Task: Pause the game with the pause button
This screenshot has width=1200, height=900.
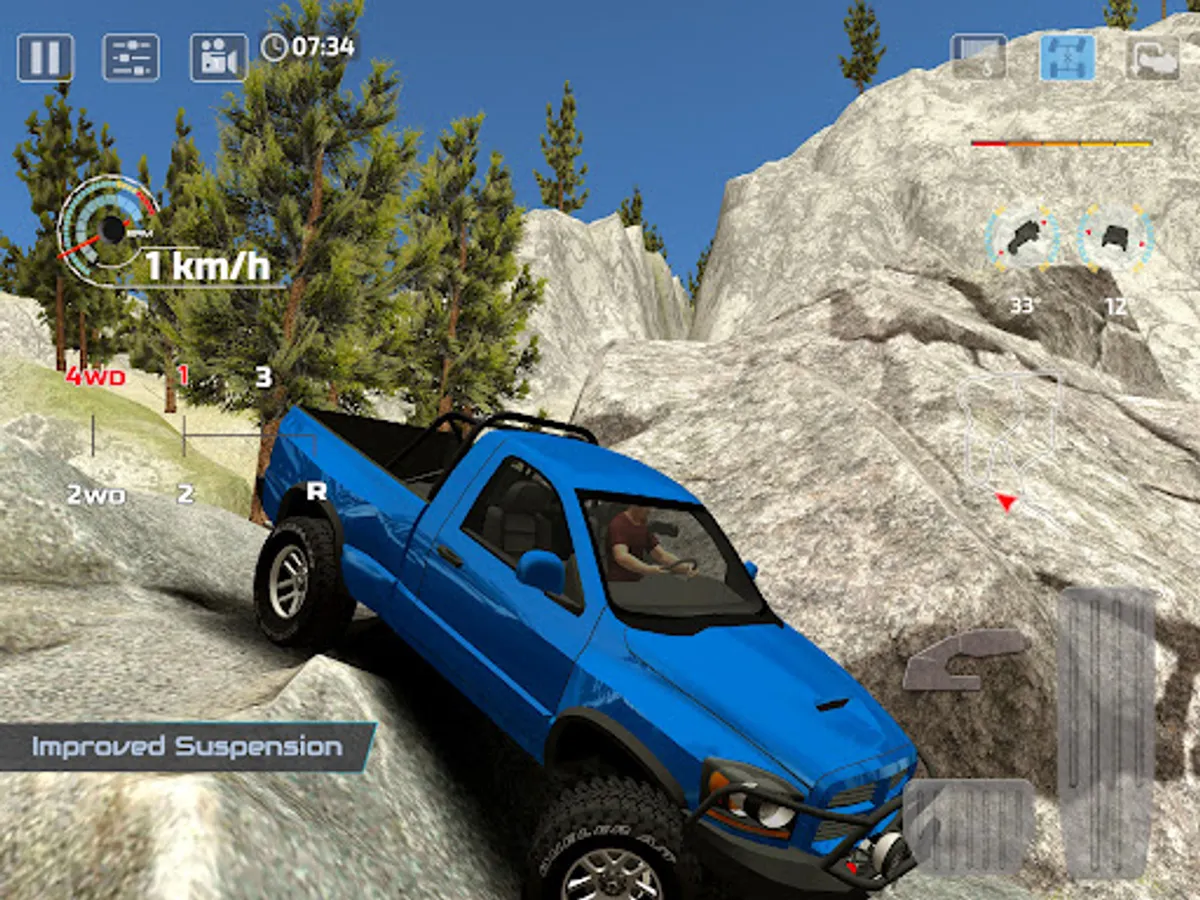Action: pos(45,57)
